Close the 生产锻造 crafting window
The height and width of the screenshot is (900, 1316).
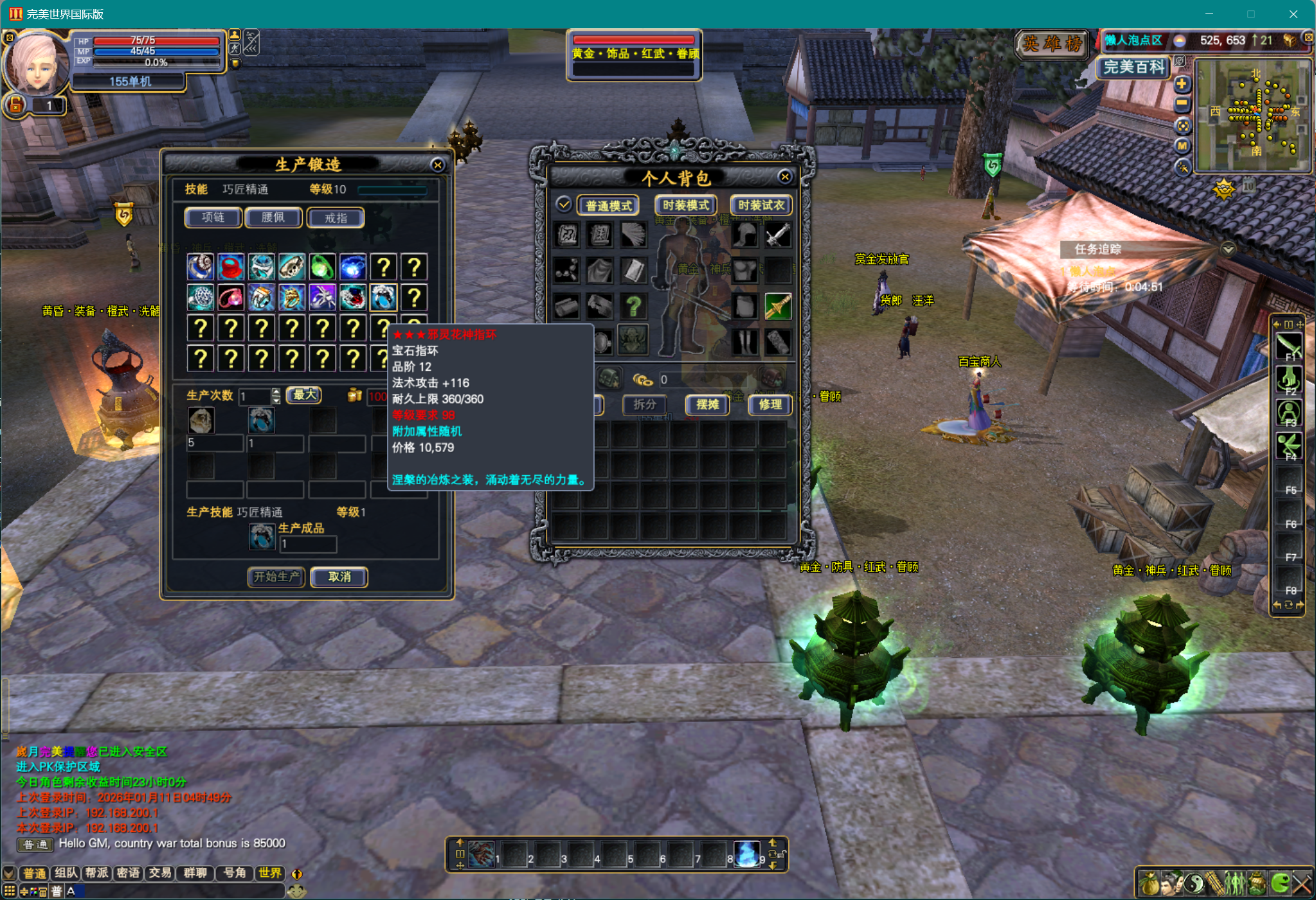click(x=438, y=165)
